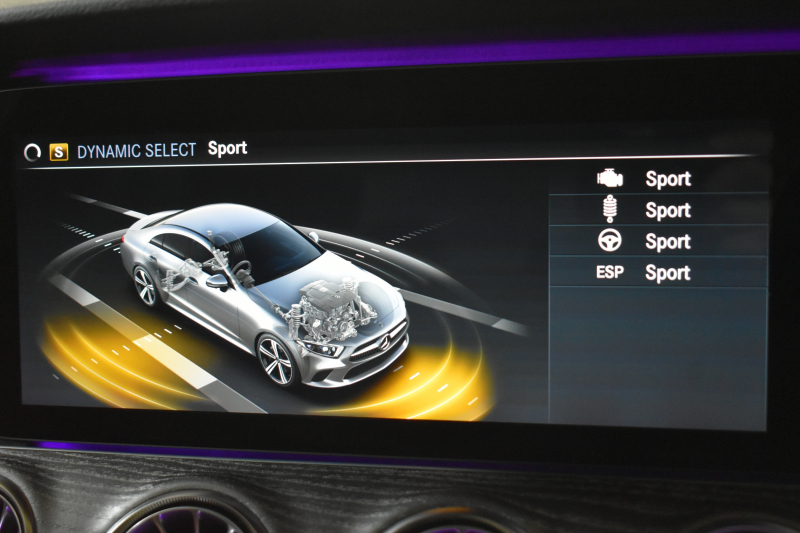Select the engine drive setting row

click(x=657, y=179)
